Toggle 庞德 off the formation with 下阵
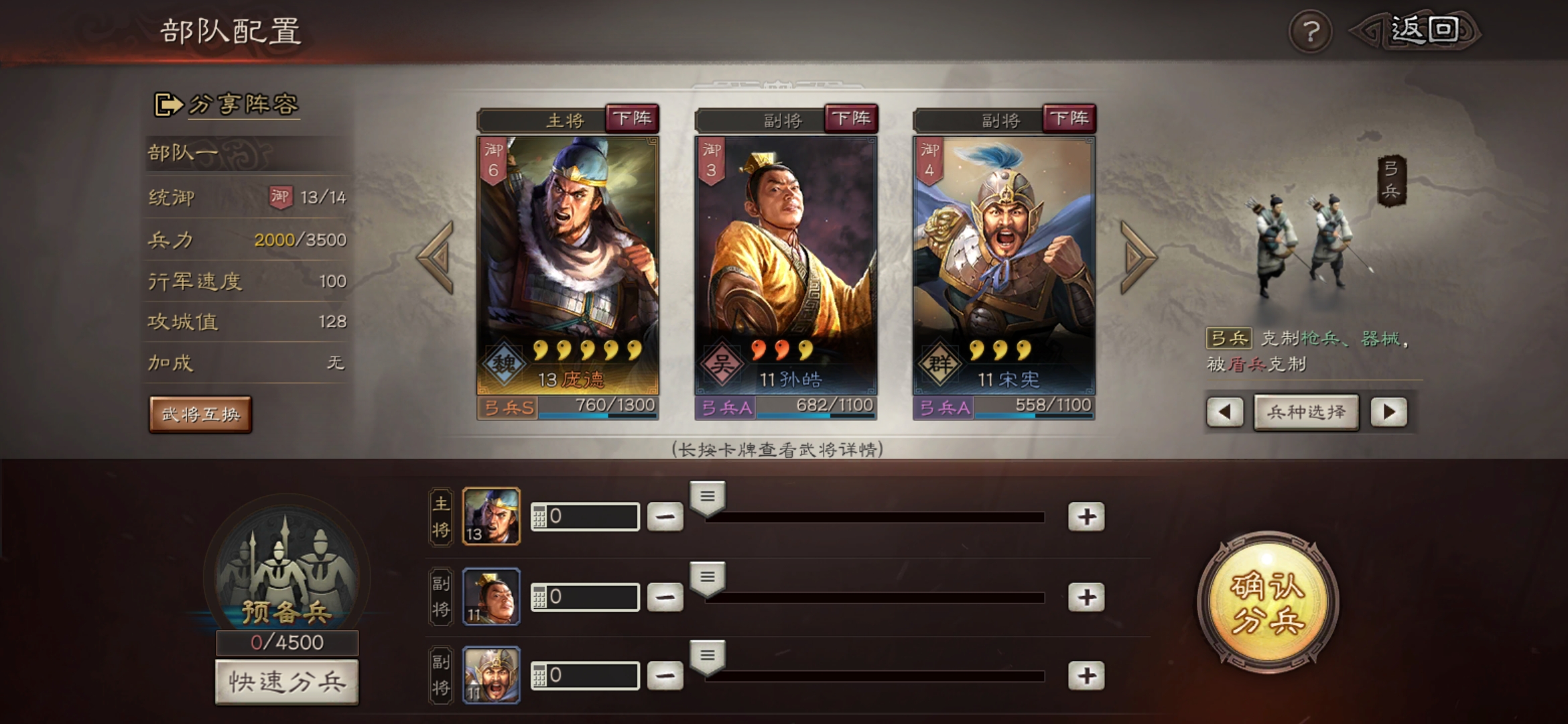The width and height of the screenshot is (1568, 724). click(x=633, y=118)
